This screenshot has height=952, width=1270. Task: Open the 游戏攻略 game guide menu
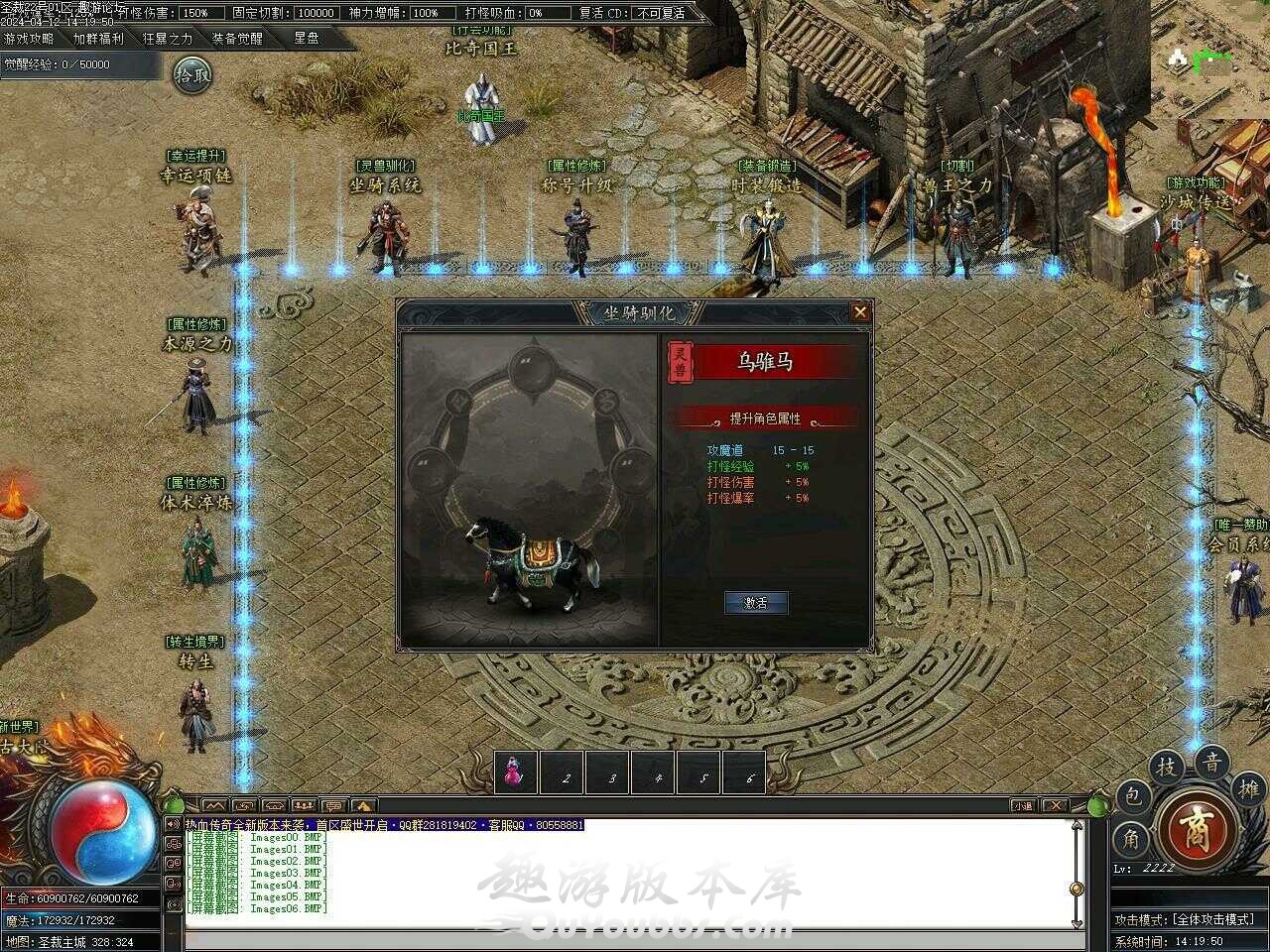[29, 39]
